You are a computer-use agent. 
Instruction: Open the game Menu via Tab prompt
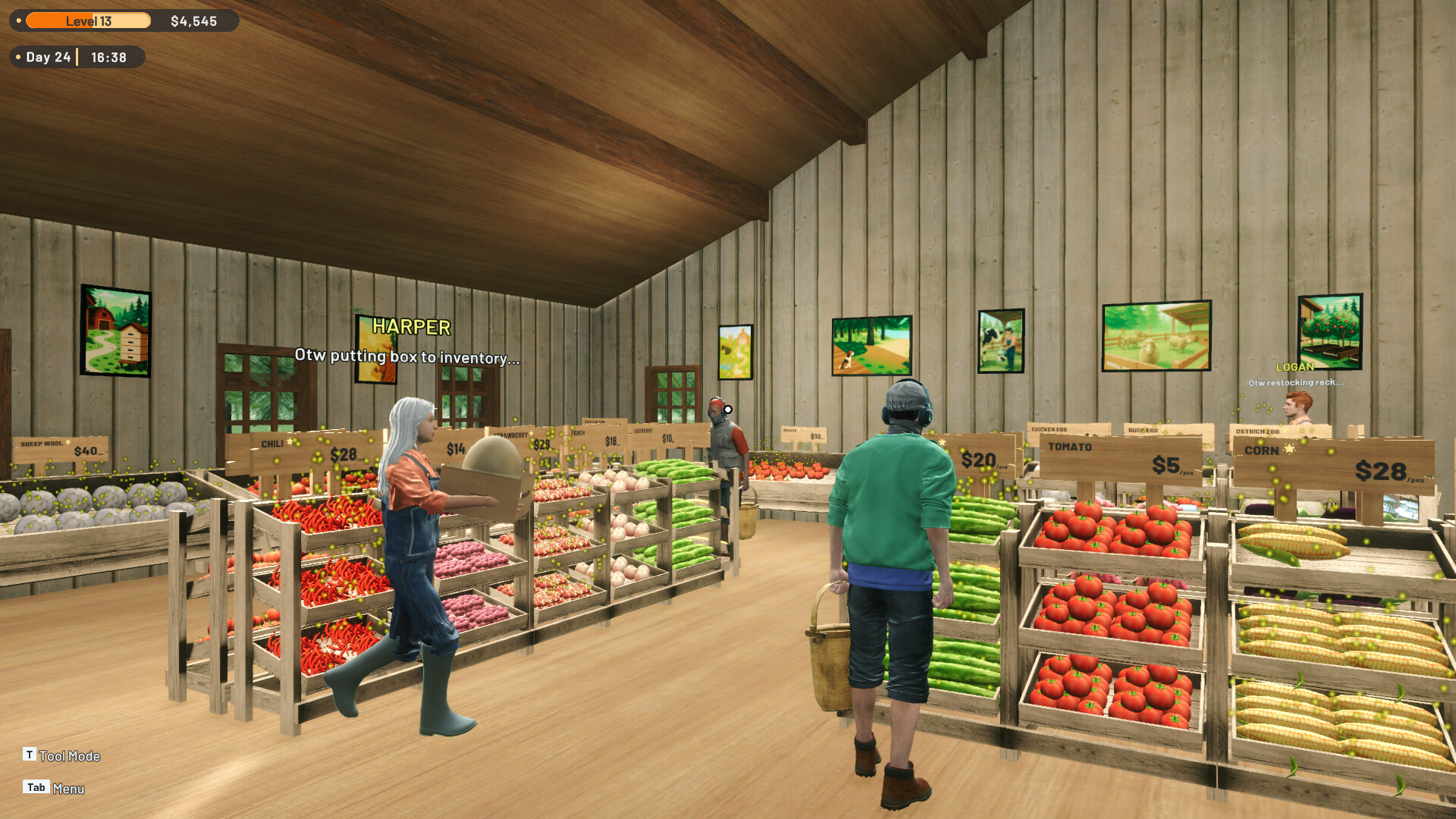pos(53,788)
